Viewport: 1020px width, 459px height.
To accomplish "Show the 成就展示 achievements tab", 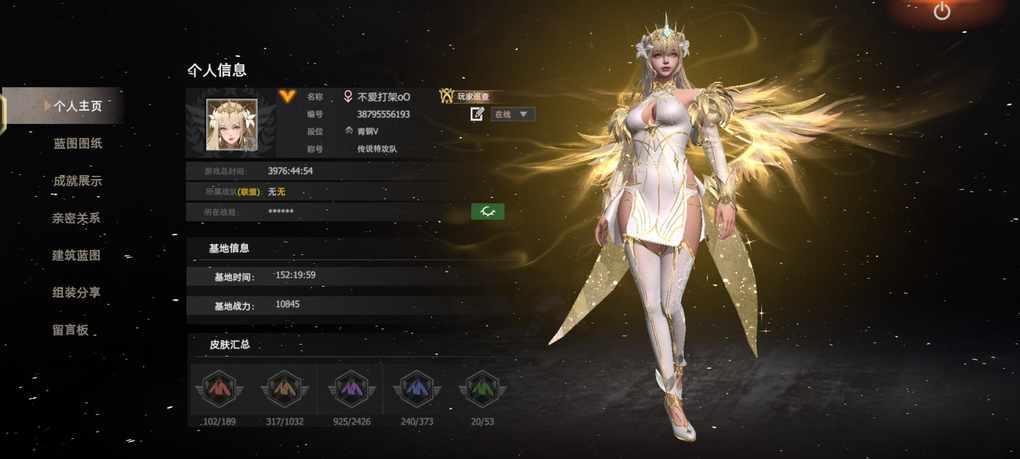I will pyautogui.click(x=77, y=181).
